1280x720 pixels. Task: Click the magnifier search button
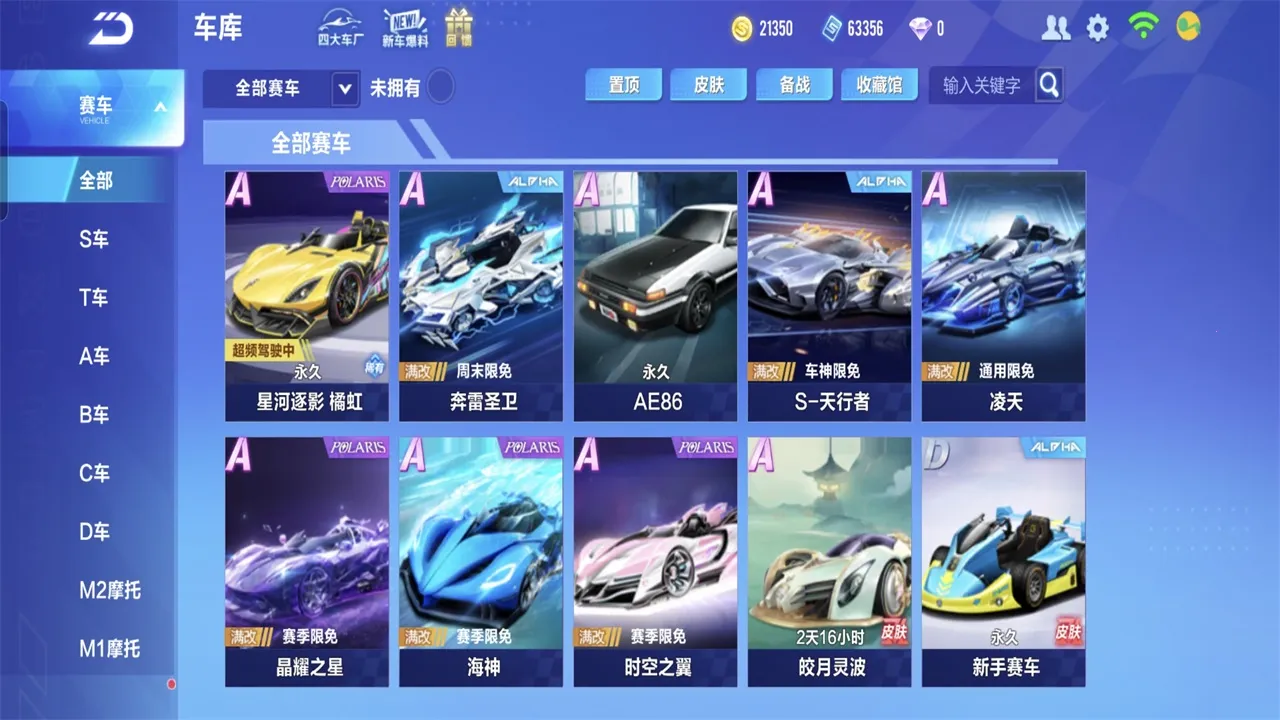[1049, 85]
